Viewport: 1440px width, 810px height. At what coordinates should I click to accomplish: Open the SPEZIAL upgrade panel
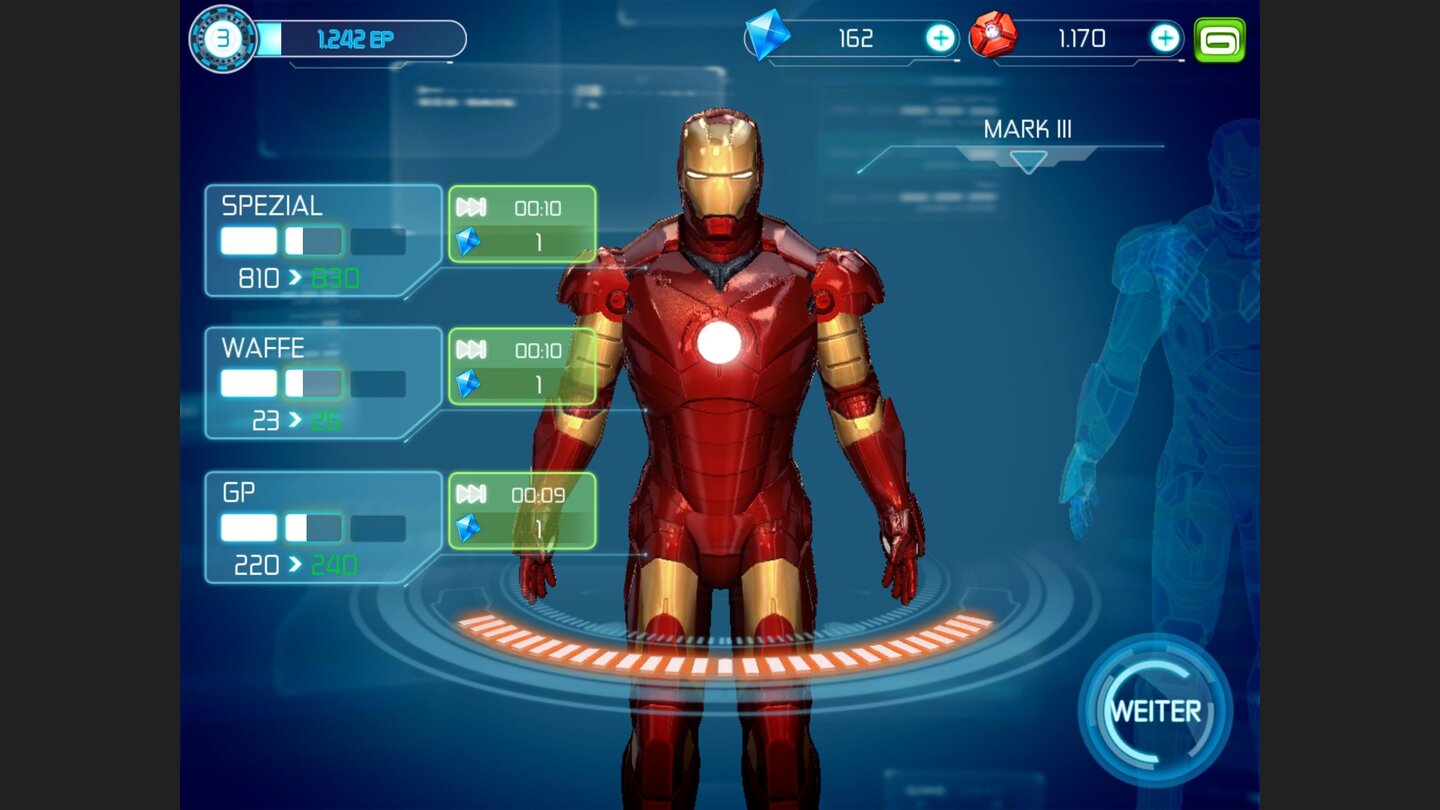tap(320, 242)
